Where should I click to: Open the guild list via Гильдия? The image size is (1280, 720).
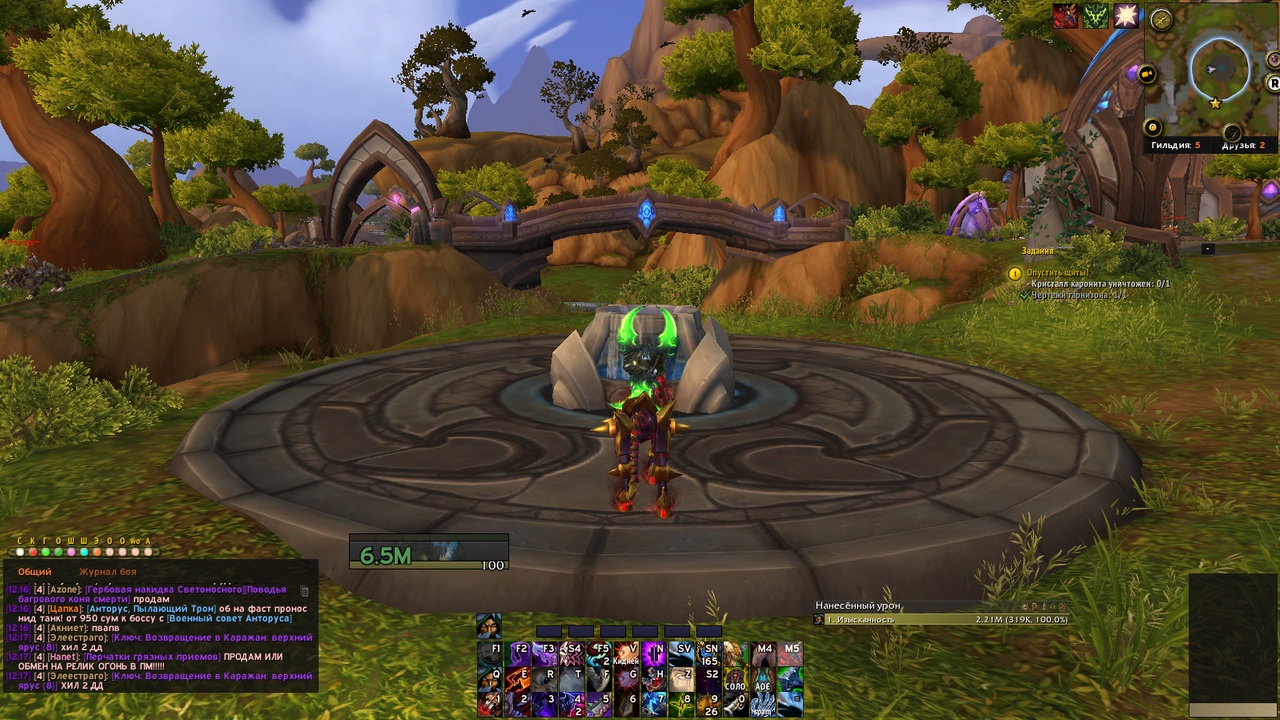click(x=1174, y=146)
